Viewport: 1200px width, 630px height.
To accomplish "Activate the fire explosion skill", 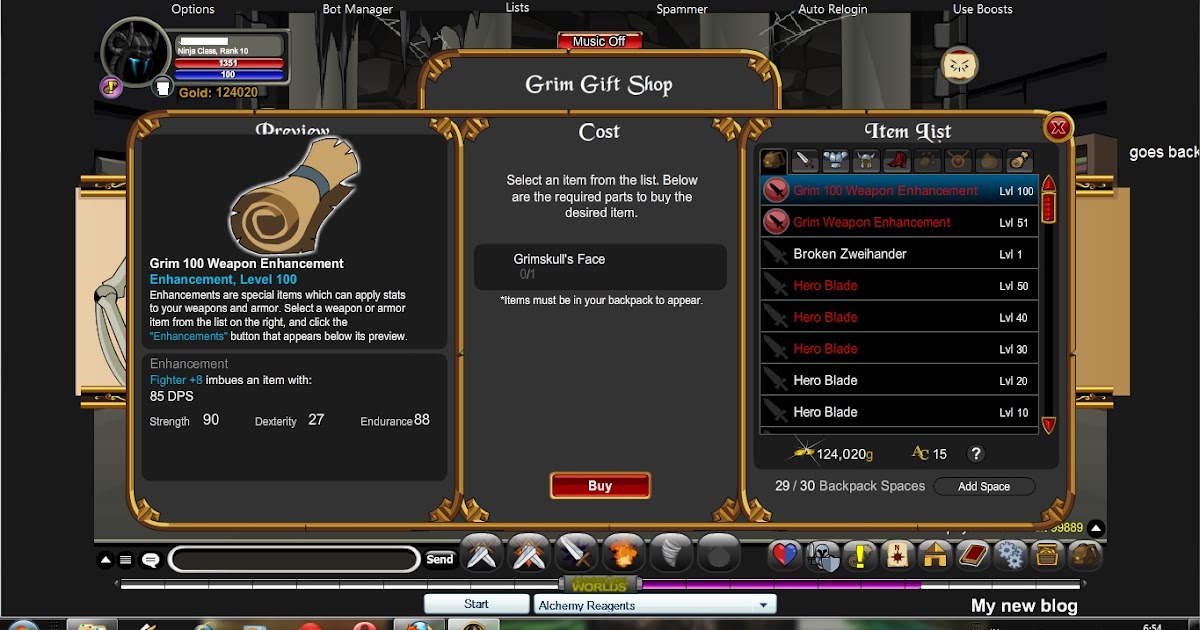I will (623, 553).
